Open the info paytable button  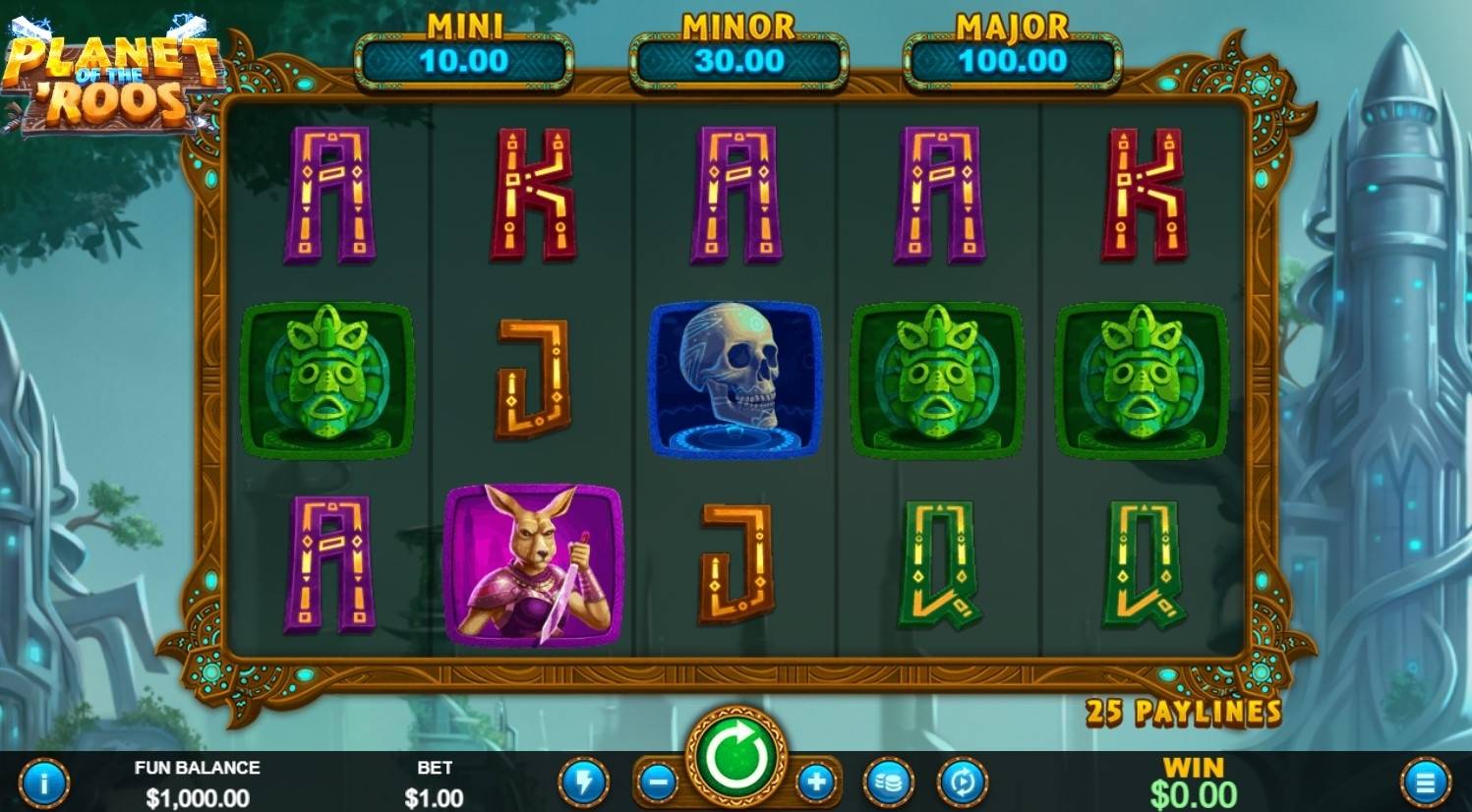pyautogui.click(x=44, y=783)
